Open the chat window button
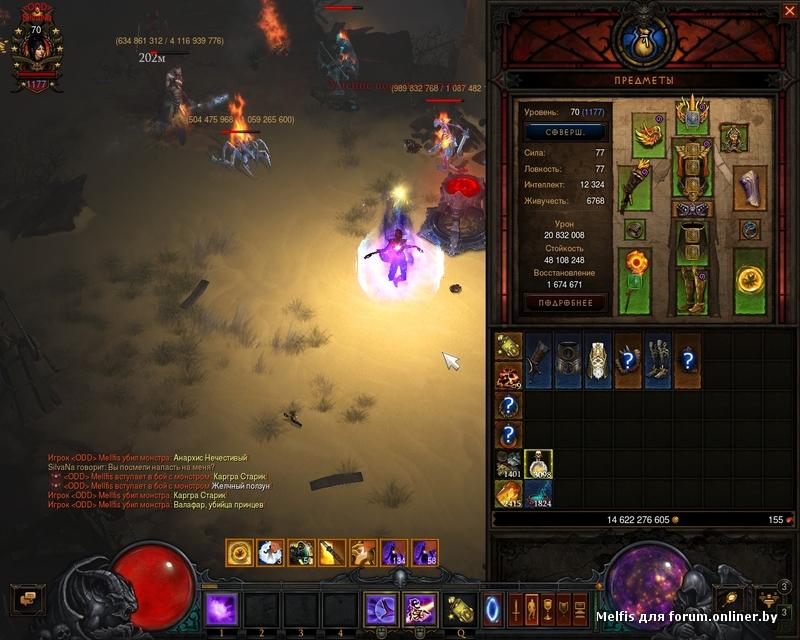This screenshot has height=640, width=800. pyautogui.click(x=28, y=599)
